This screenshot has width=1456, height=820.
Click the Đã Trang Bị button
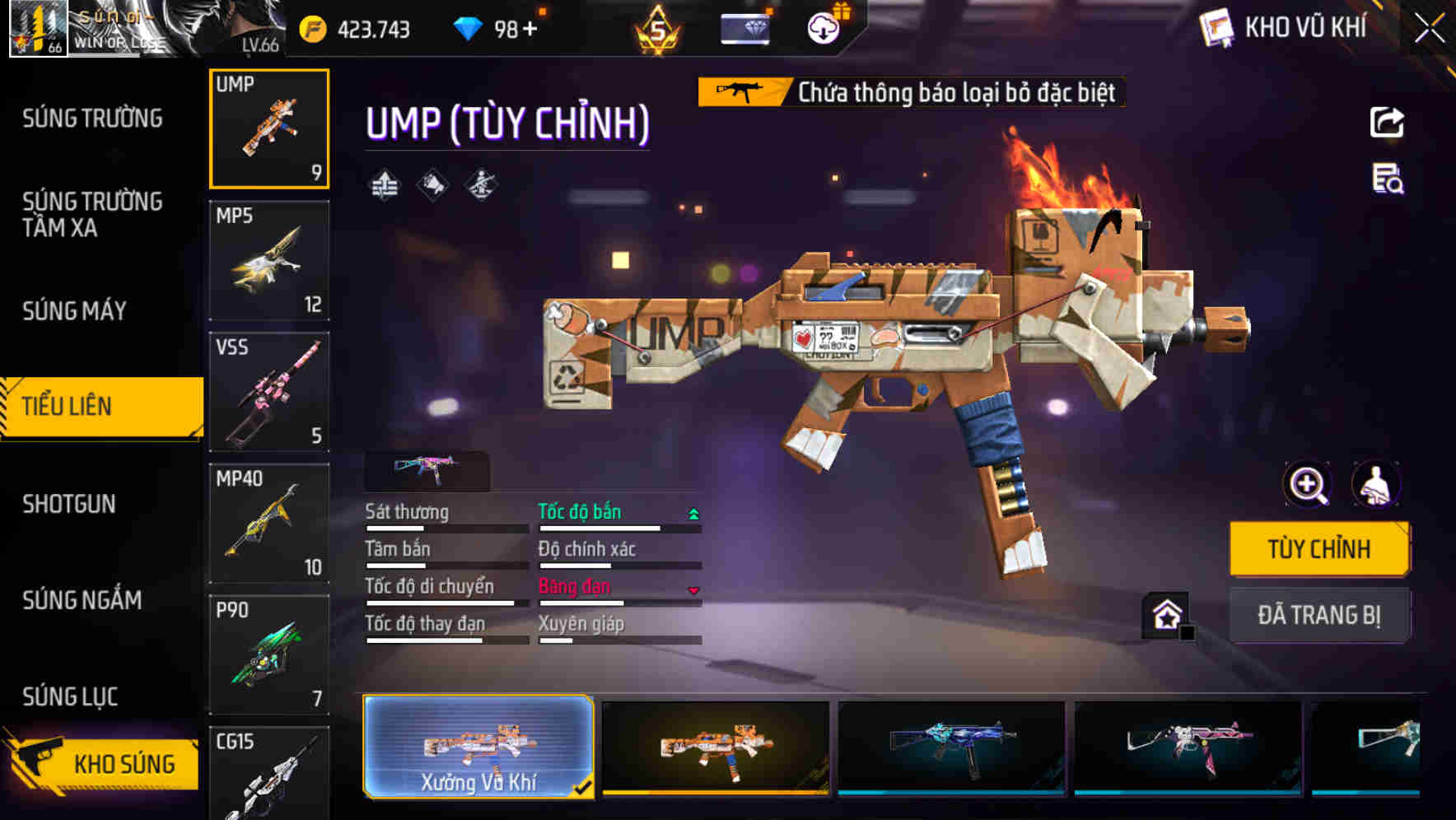coord(1318,615)
